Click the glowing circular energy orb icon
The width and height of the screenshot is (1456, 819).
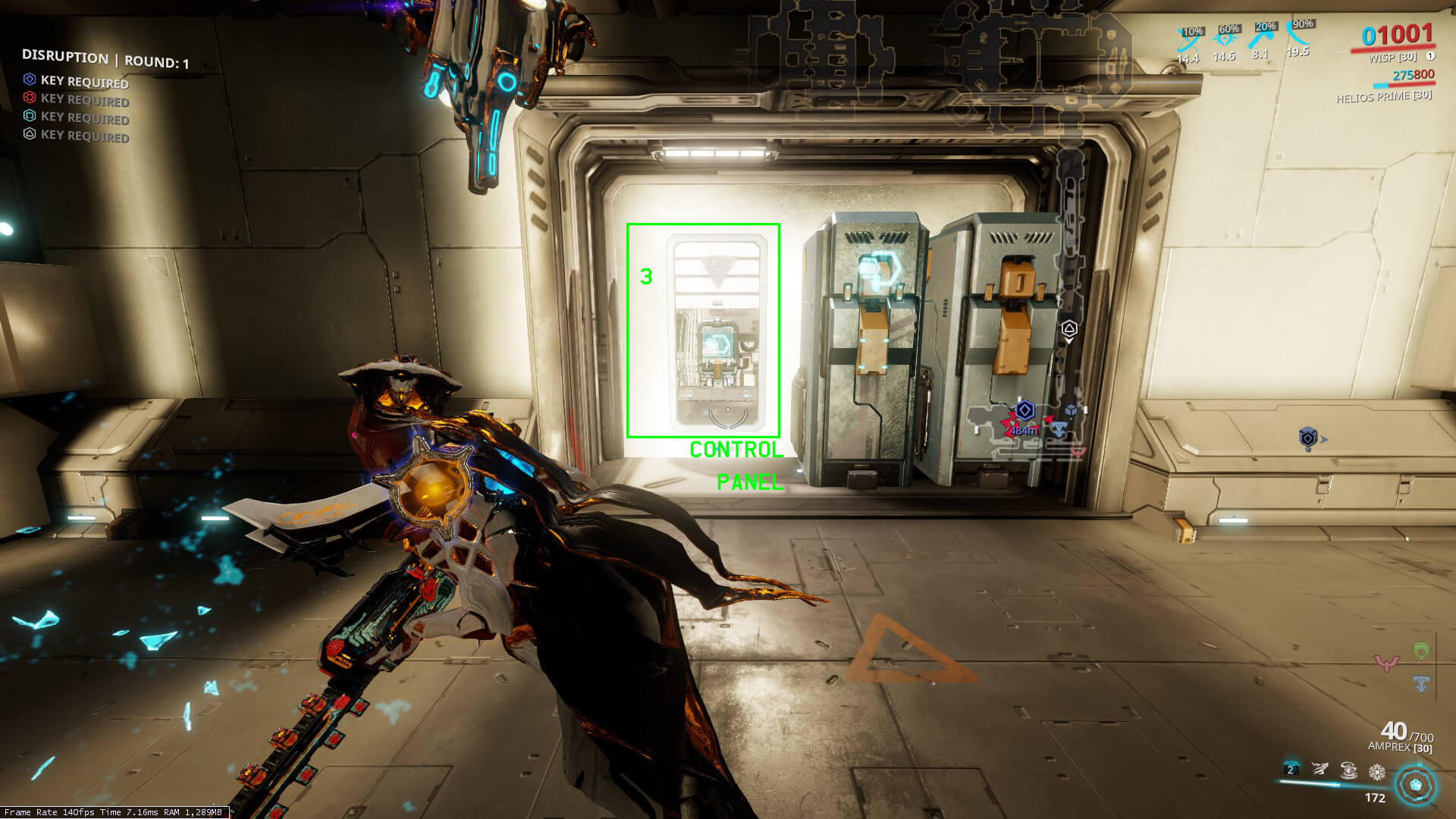pyautogui.click(x=1415, y=784)
